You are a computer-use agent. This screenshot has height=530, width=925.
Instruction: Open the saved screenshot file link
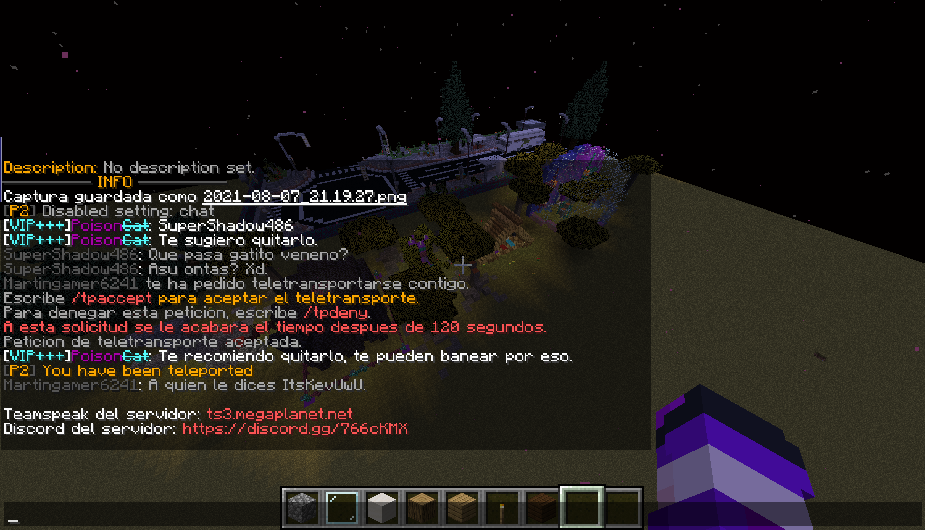tap(305, 197)
